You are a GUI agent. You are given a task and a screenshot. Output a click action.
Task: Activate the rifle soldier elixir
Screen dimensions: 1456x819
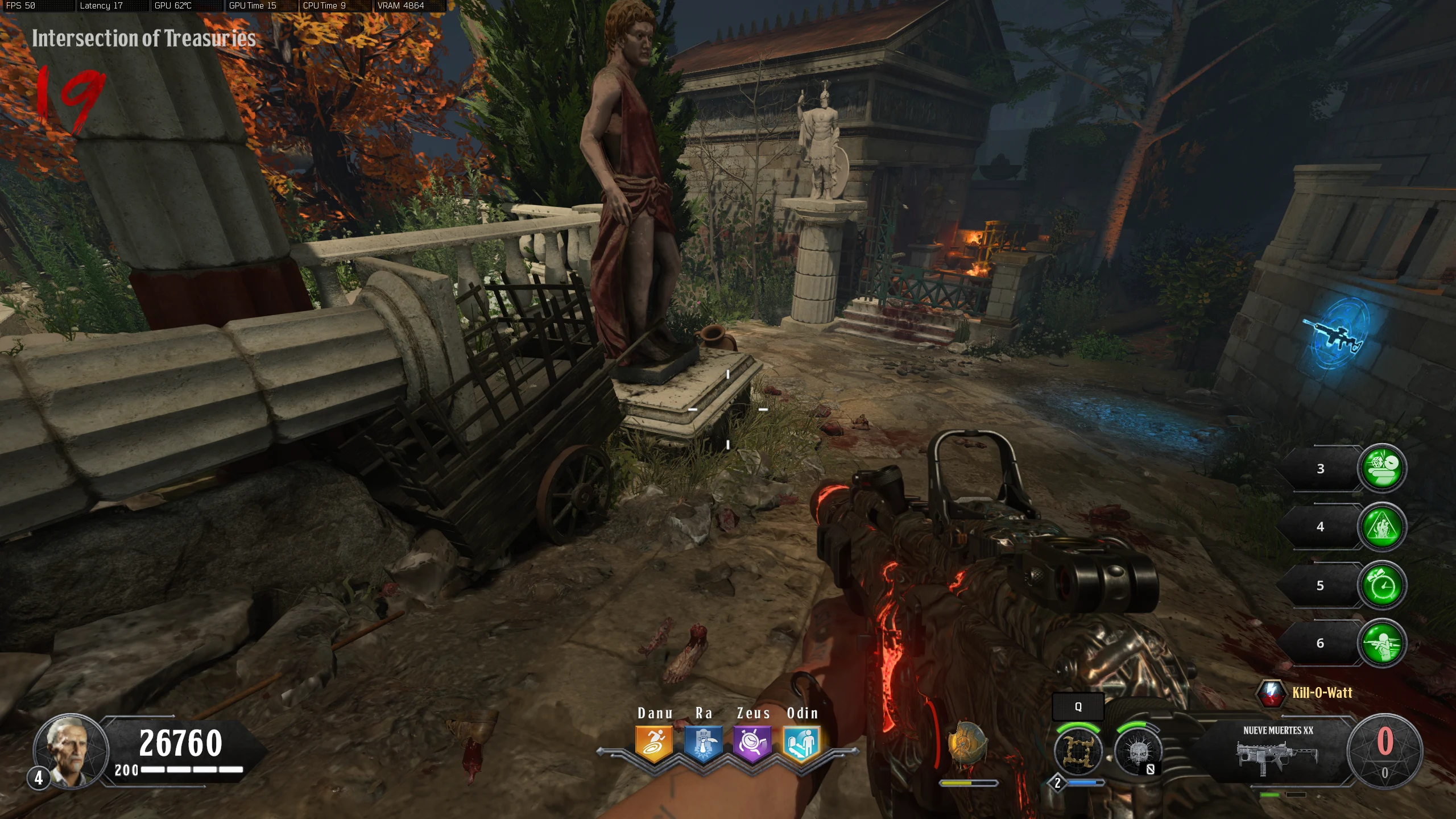point(1381,643)
